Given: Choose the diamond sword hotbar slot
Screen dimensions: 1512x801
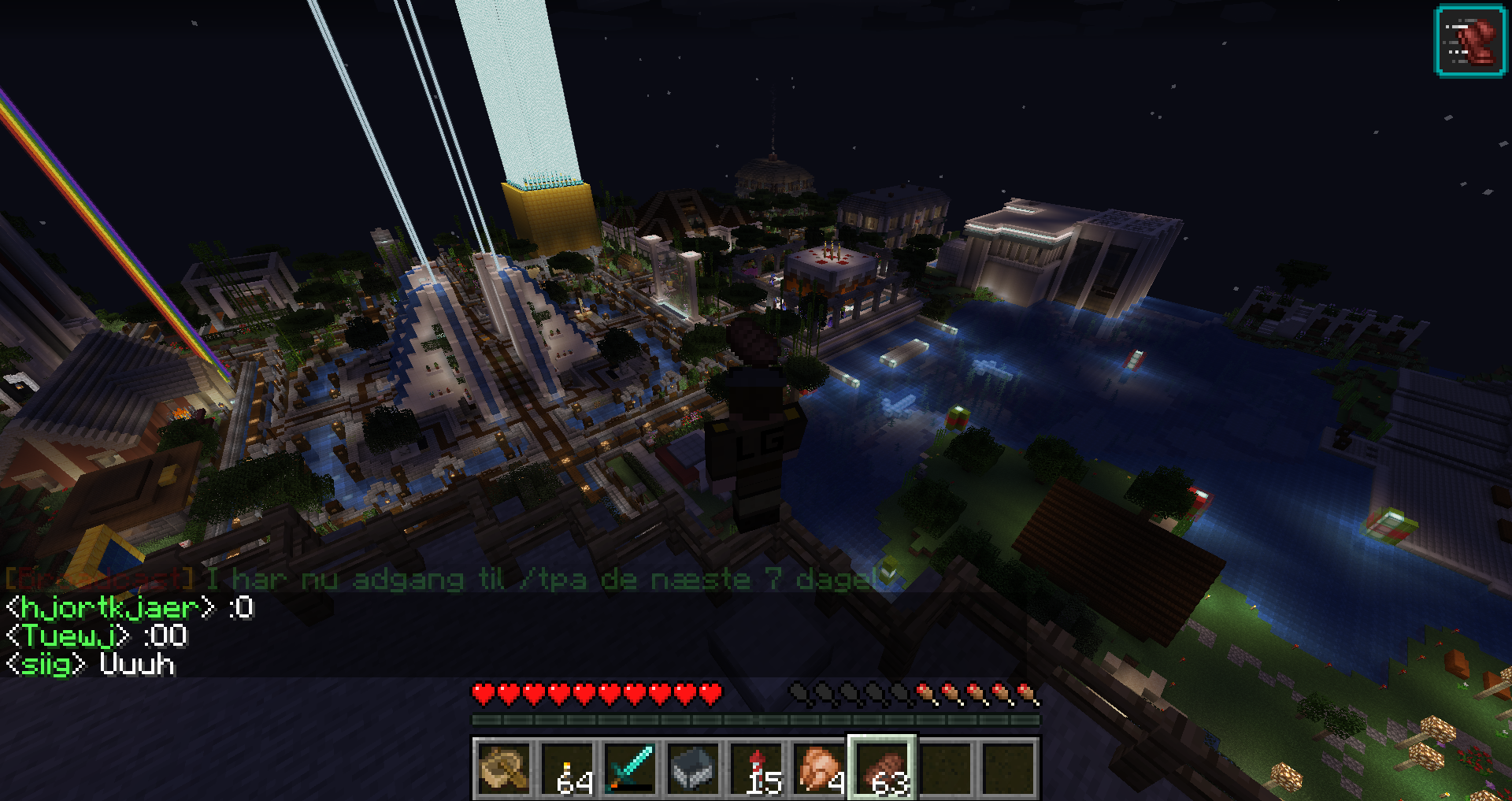Looking at the screenshot, I should point(630,769).
